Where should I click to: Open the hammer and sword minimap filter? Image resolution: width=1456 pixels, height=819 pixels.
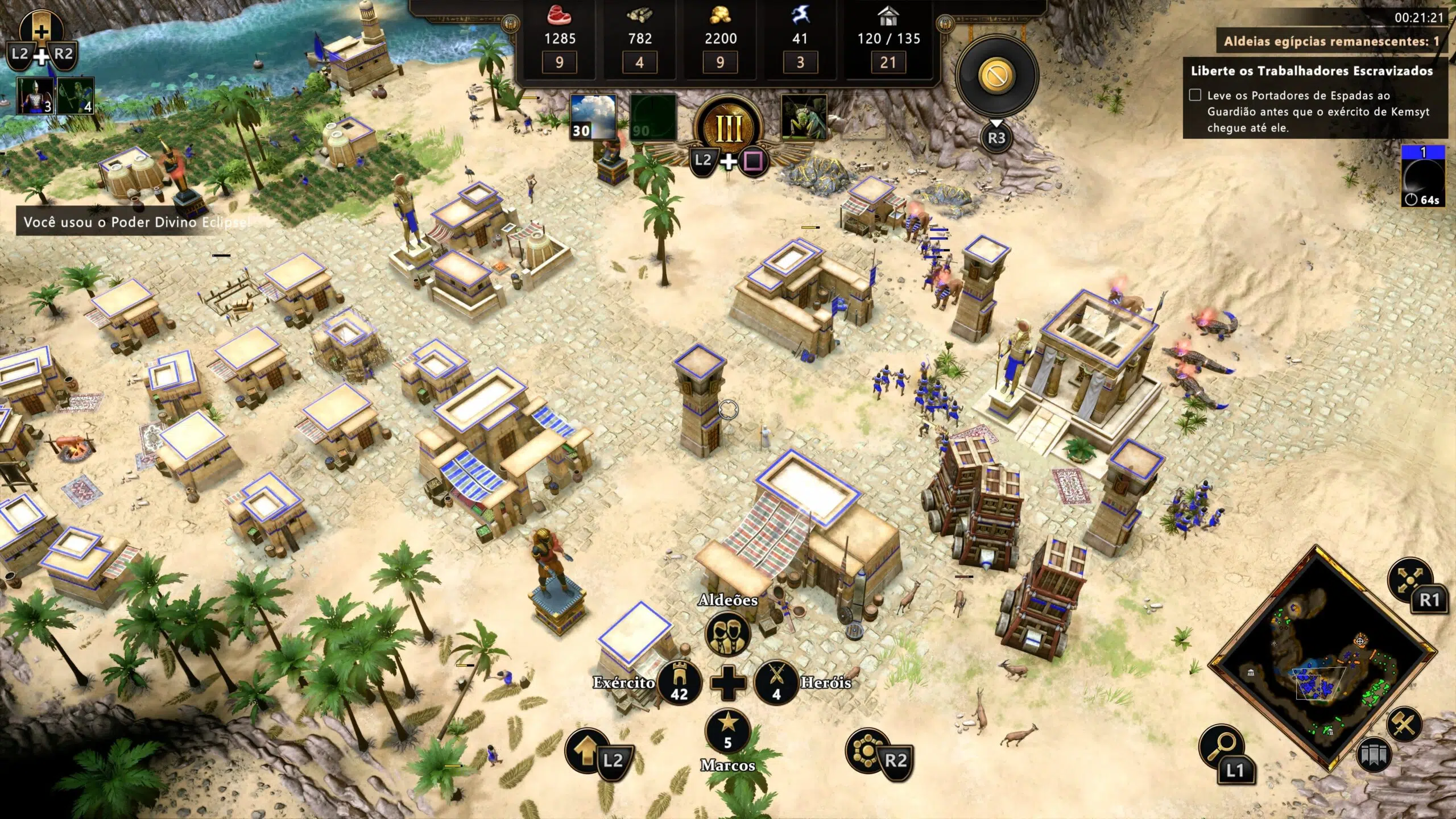tap(1403, 725)
